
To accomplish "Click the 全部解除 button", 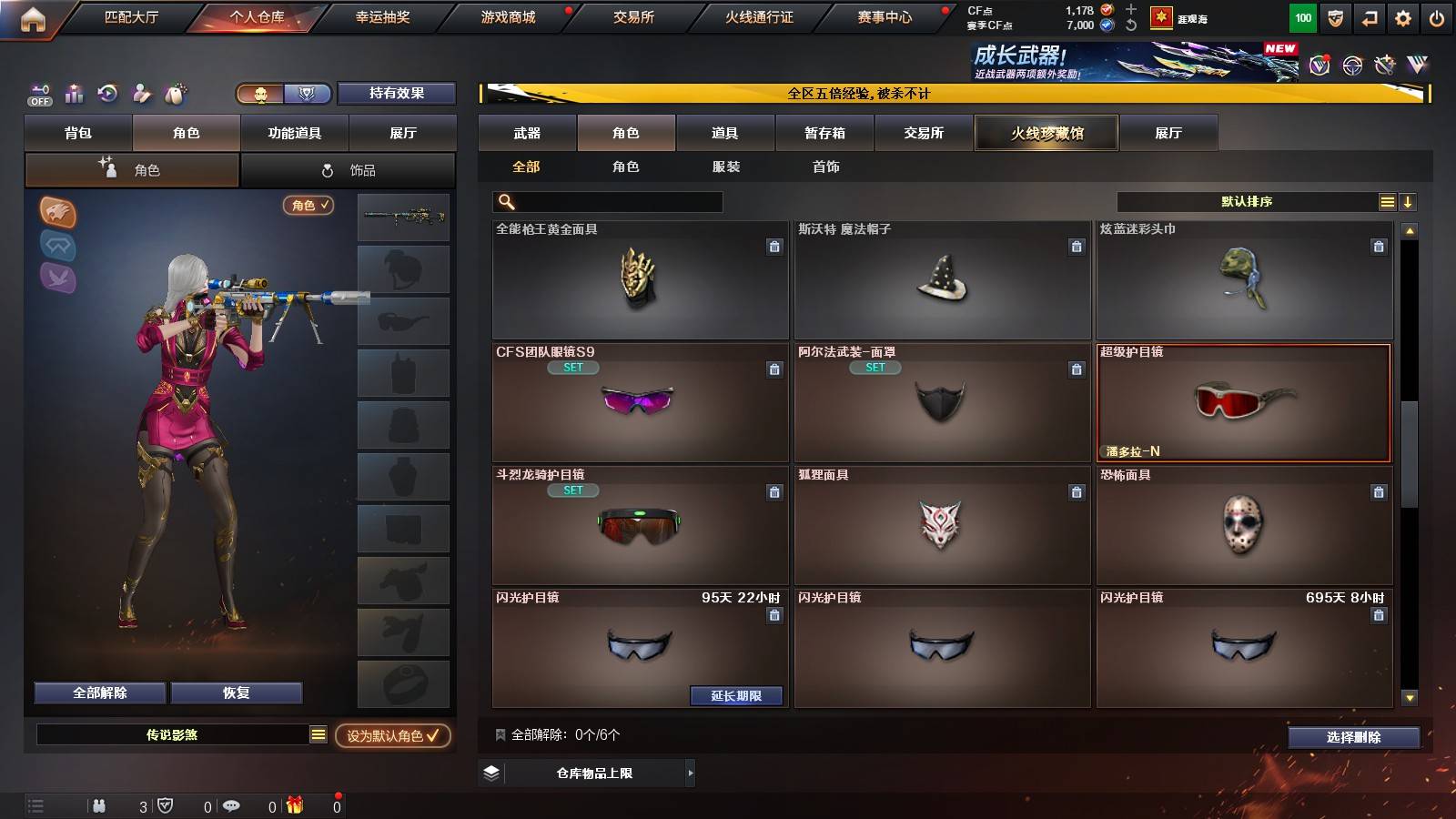I will [98, 693].
